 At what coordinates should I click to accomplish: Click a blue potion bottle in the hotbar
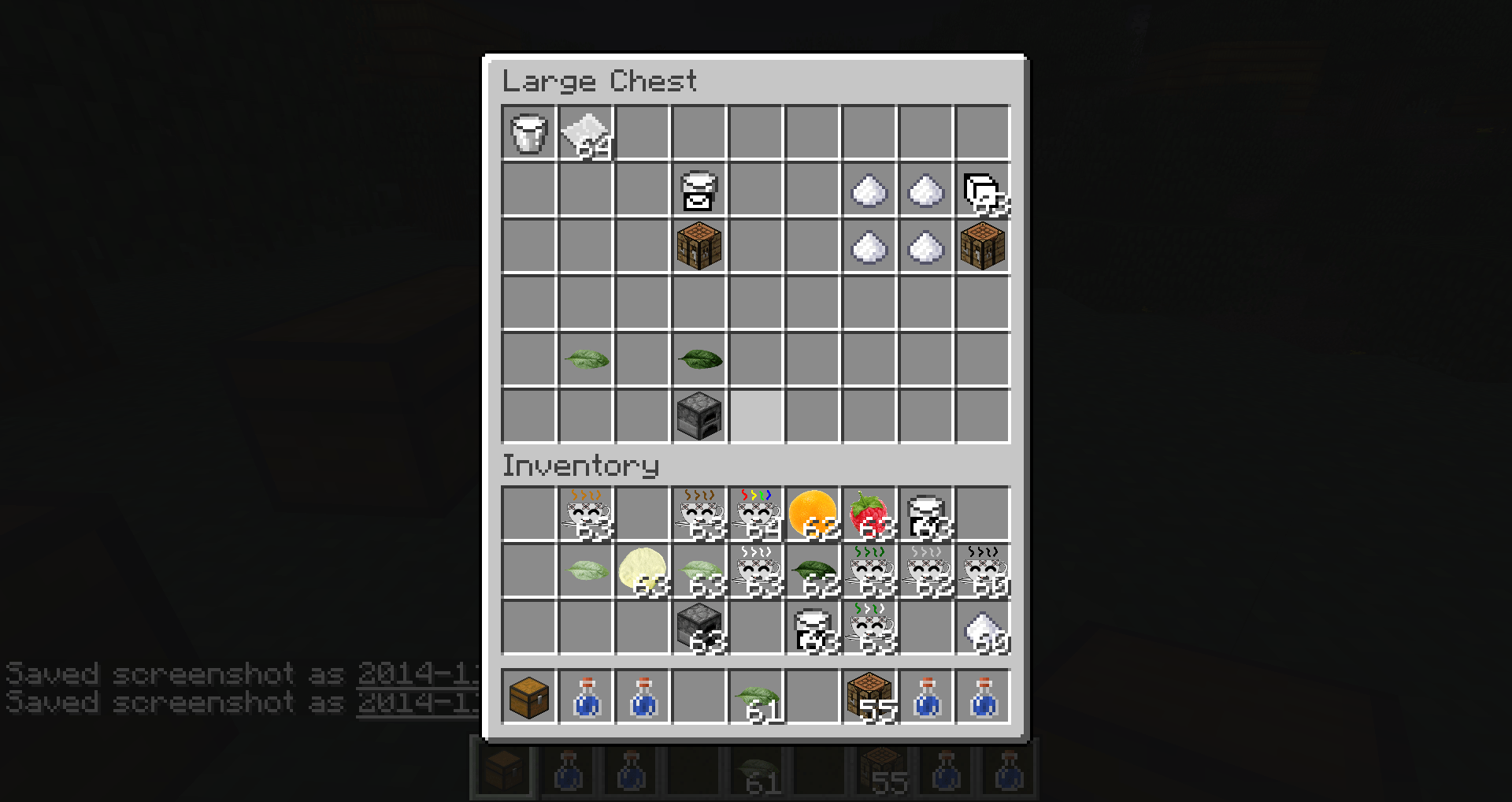click(x=586, y=696)
